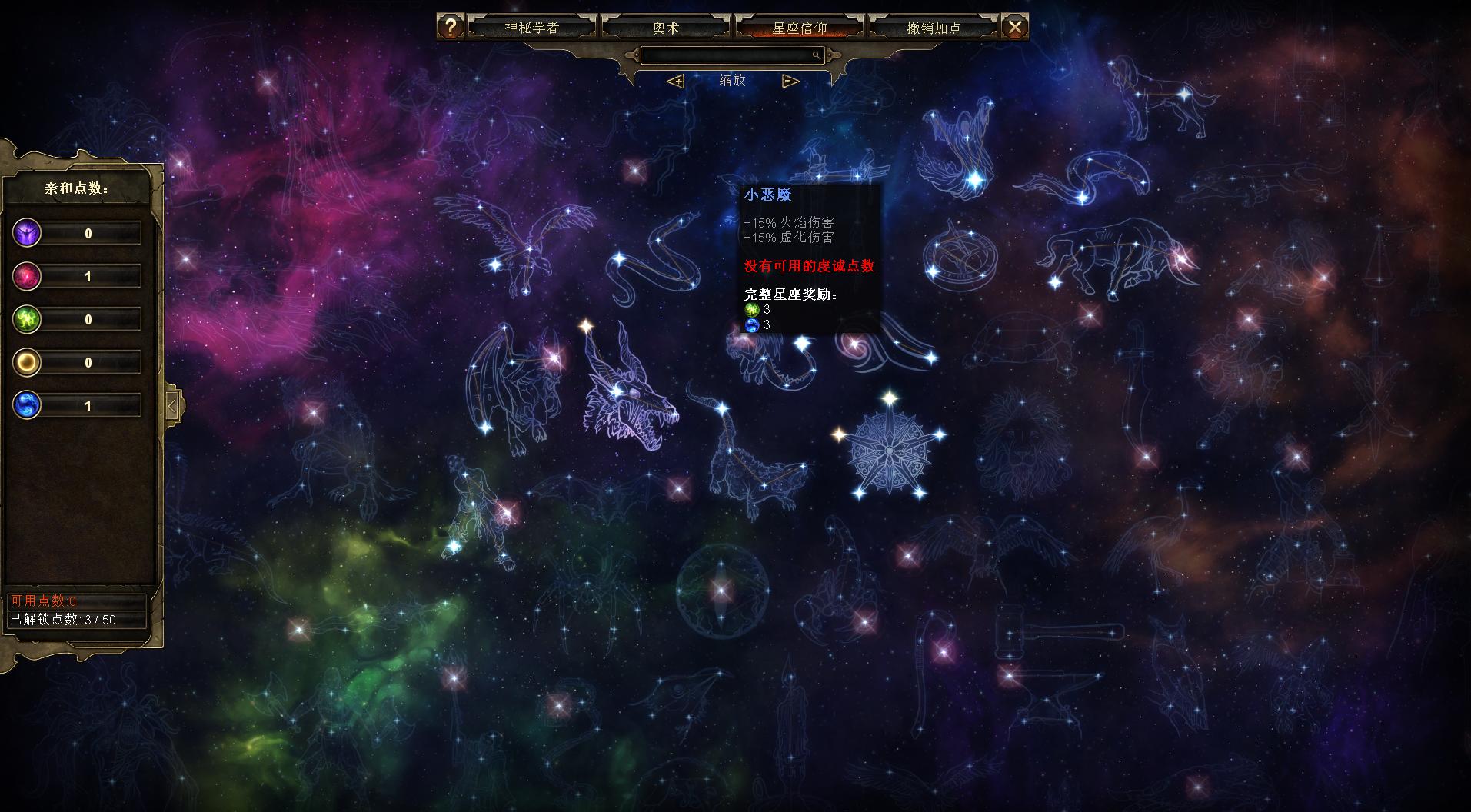The height and width of the screenshot is (812, 1471).
Task: Select the 星座信仰 tab
Action: point(799,28)
